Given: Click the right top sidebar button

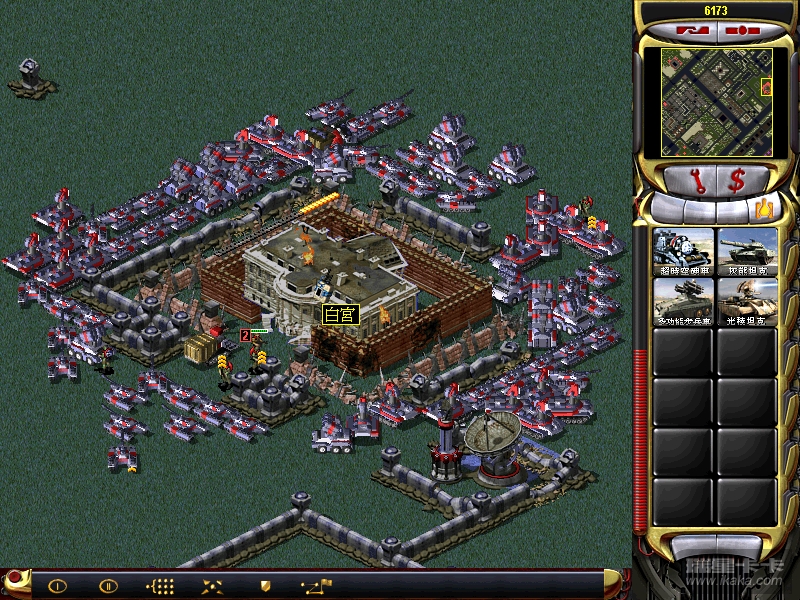Looking at the screenshot, I should [740, 31].
